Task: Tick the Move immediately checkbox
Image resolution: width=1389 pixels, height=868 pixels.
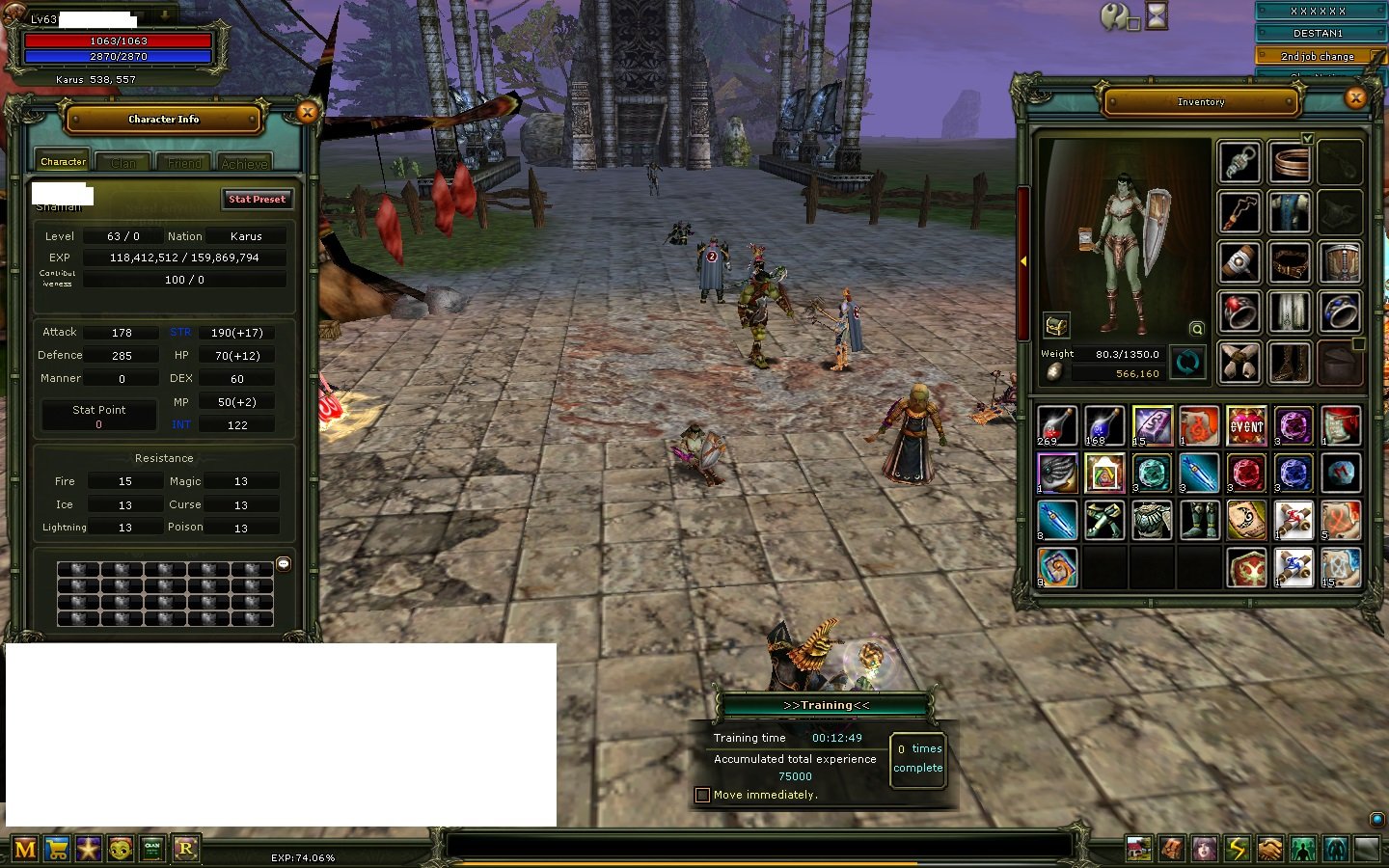Action: coord(702,795)
